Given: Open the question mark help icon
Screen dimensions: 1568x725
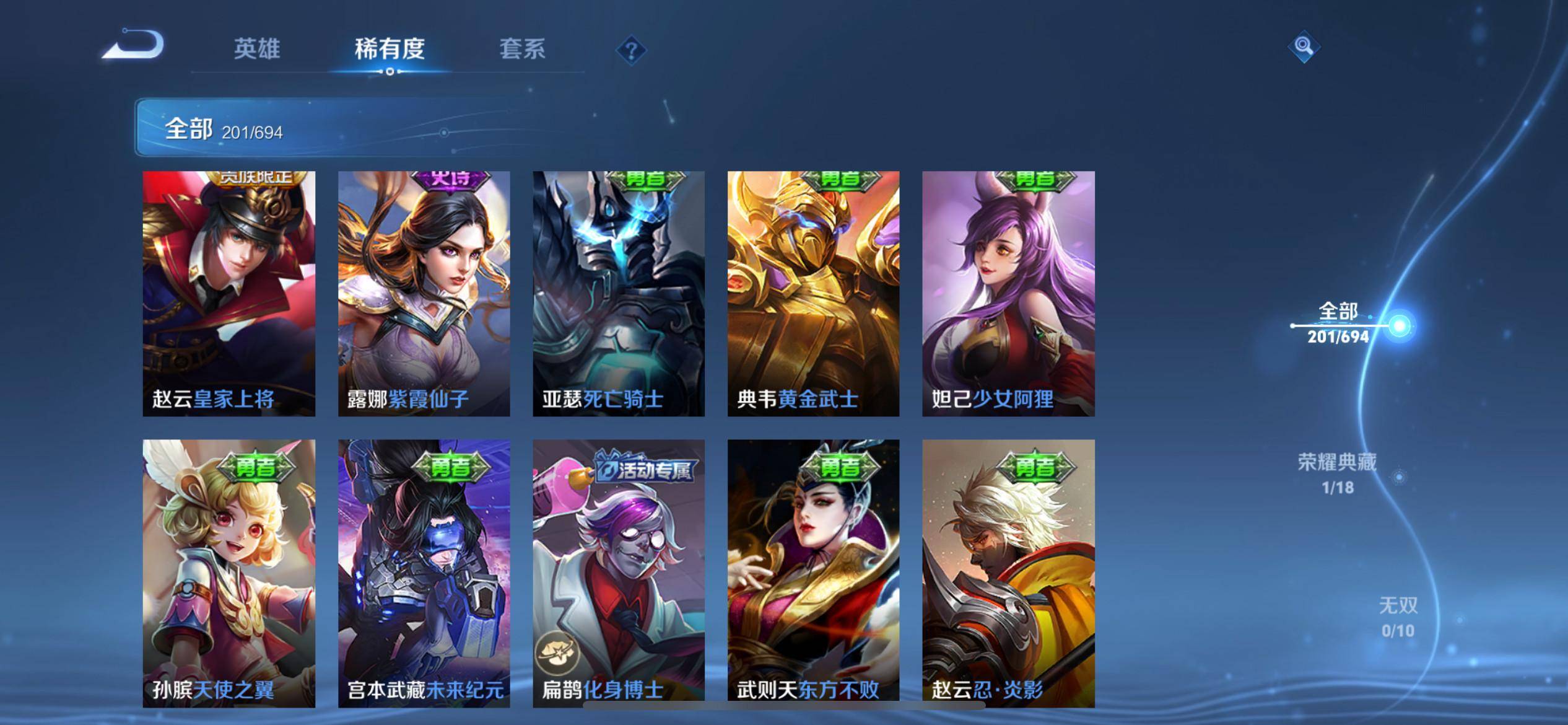Looking at the screenshot, I should click(x=631, y=50).
